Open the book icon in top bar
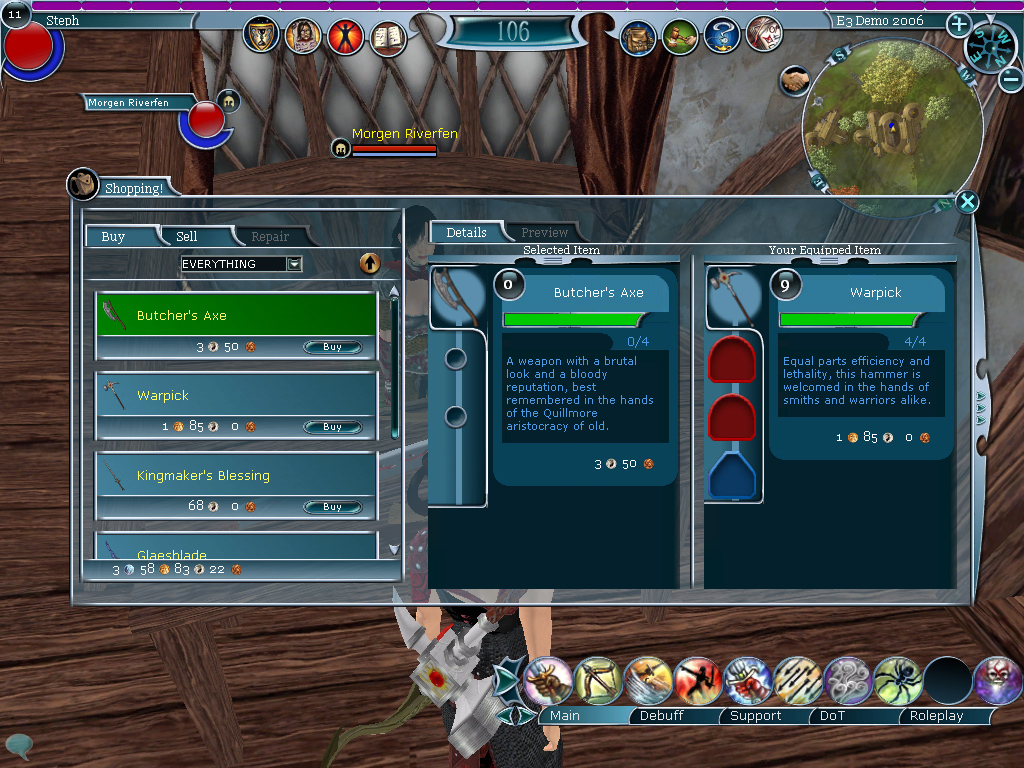The image size is (1024, 768). click(x=389, y=37)
